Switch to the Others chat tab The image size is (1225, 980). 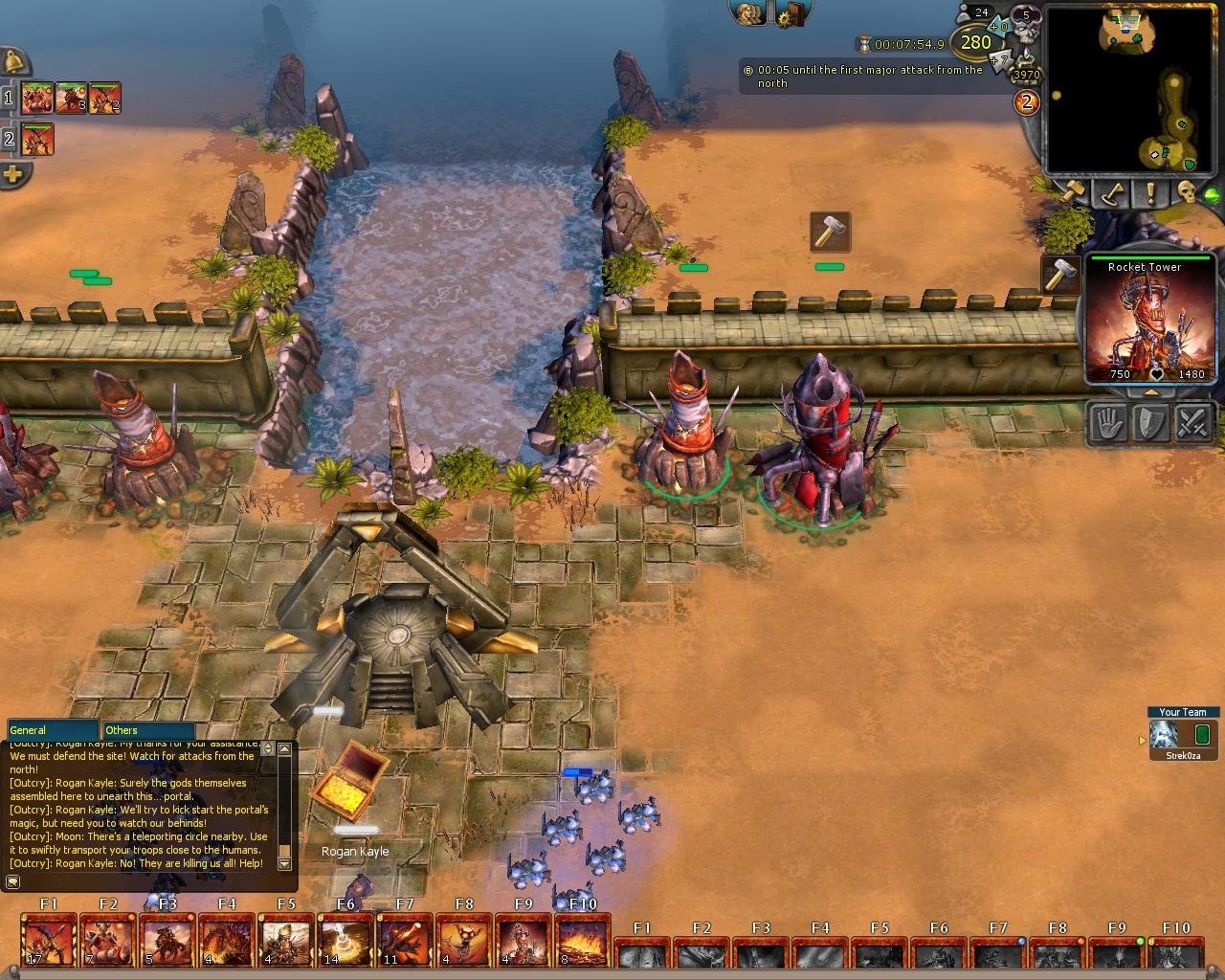(148, 730)
